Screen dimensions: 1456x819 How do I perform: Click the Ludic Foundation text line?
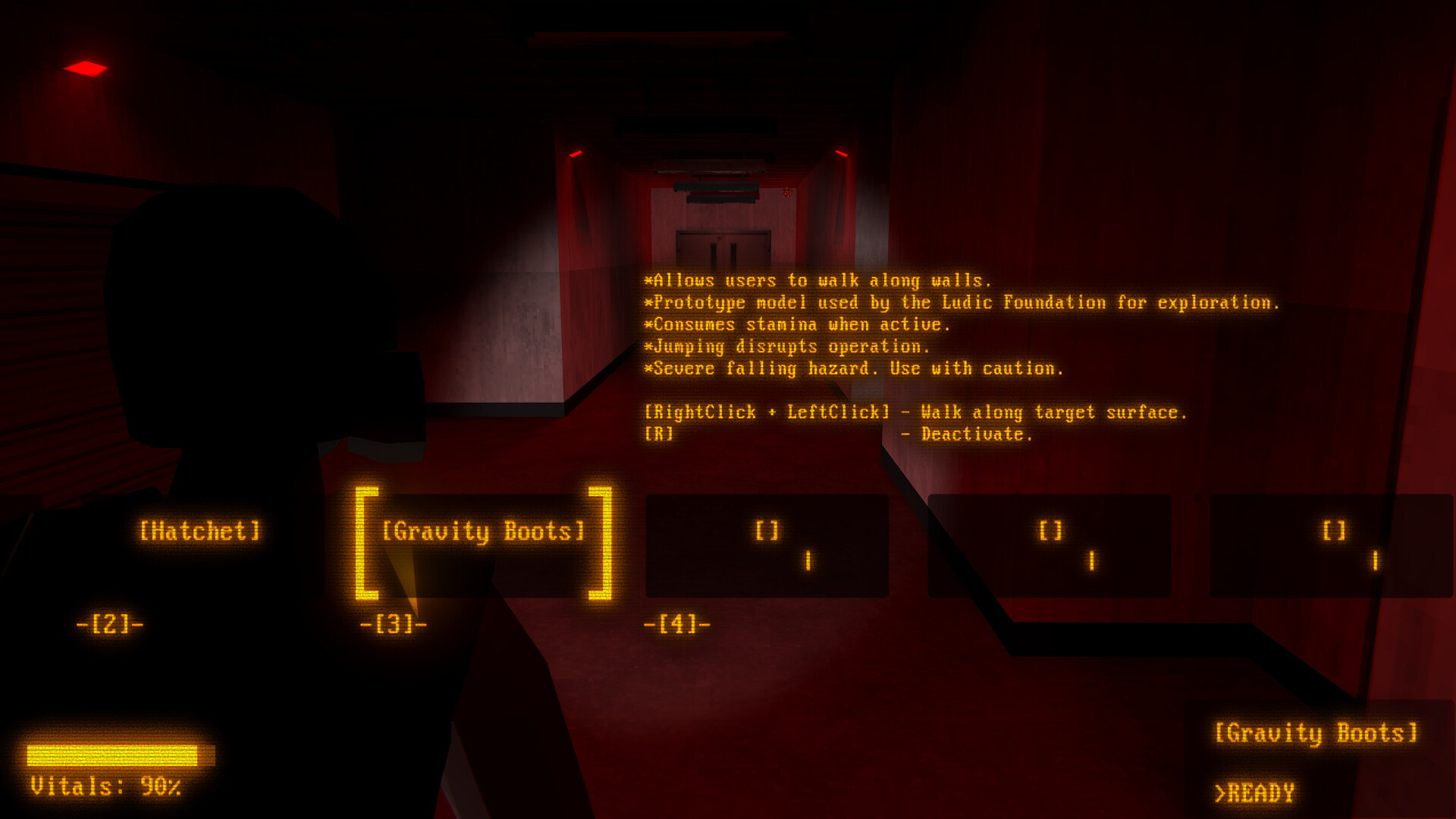[x=963, y=302]
